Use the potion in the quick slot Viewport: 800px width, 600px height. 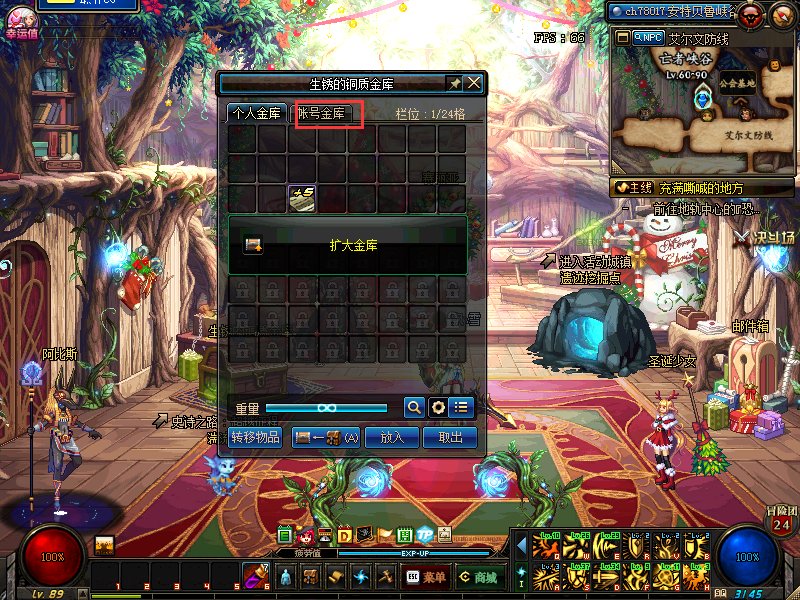[x=255, y=575]
